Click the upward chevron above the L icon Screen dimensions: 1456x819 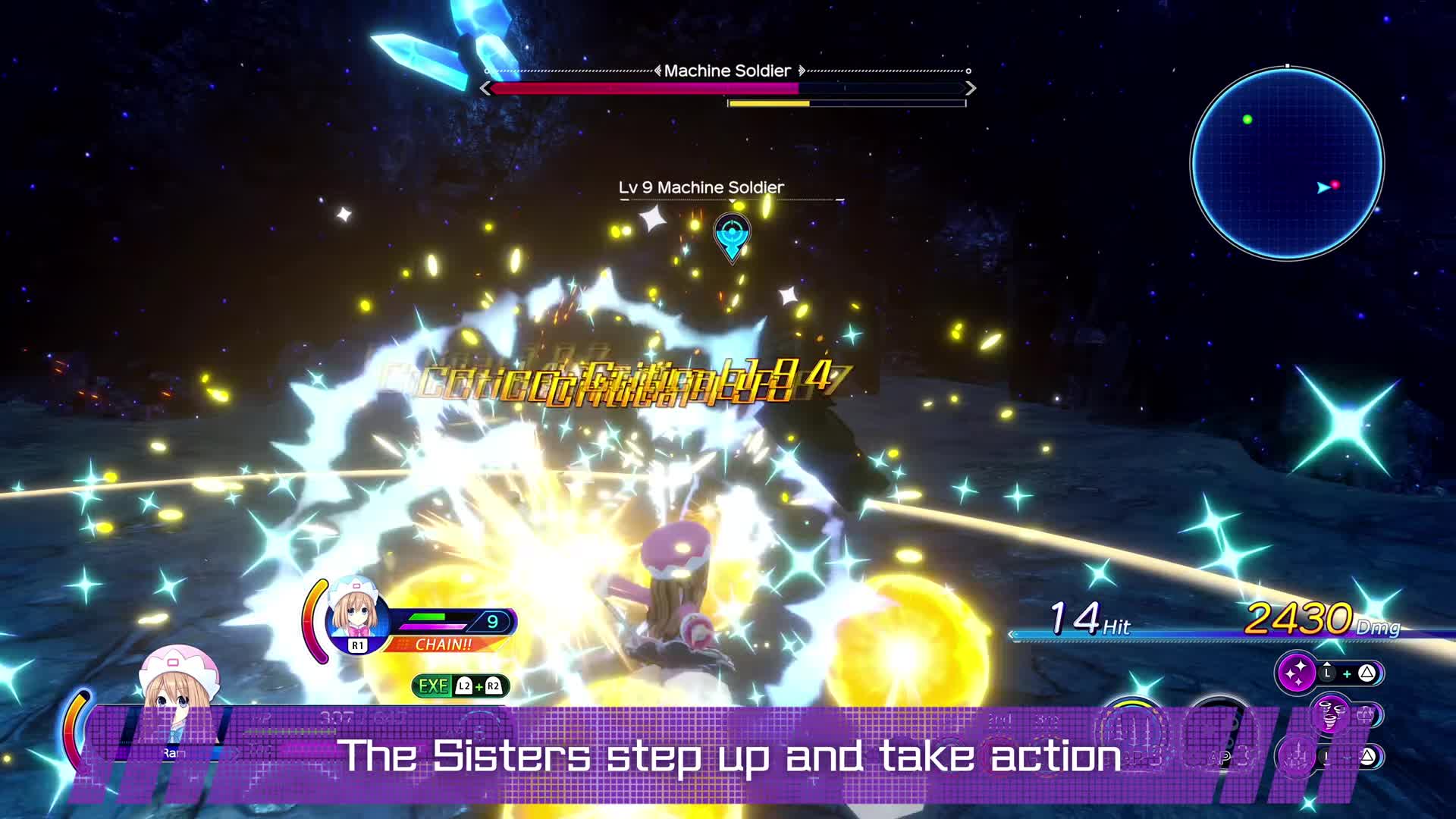(x=1327, y=663)
